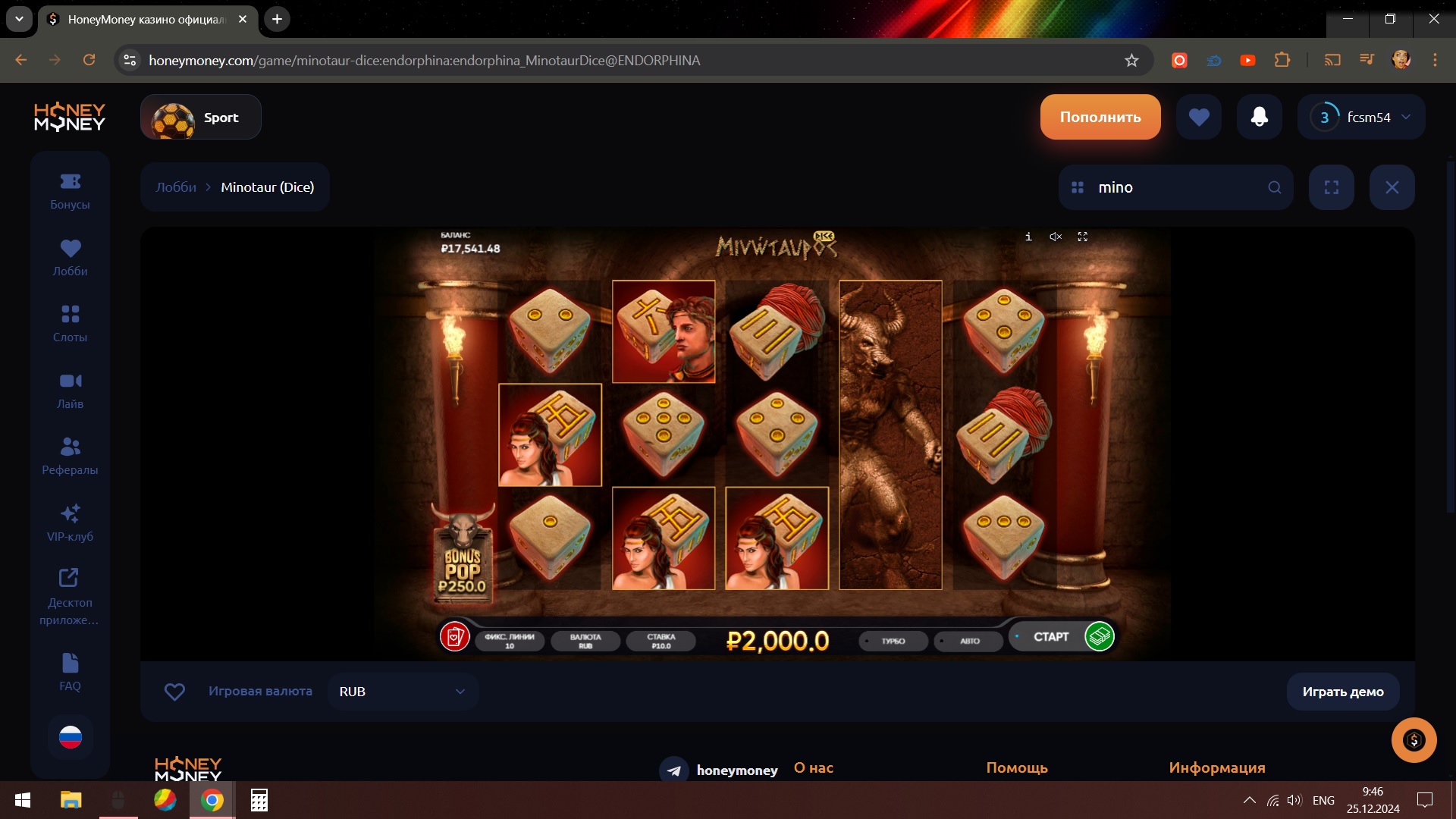
Task: Go to Слоты in the sidebar
Action: (x=70, y=324)
